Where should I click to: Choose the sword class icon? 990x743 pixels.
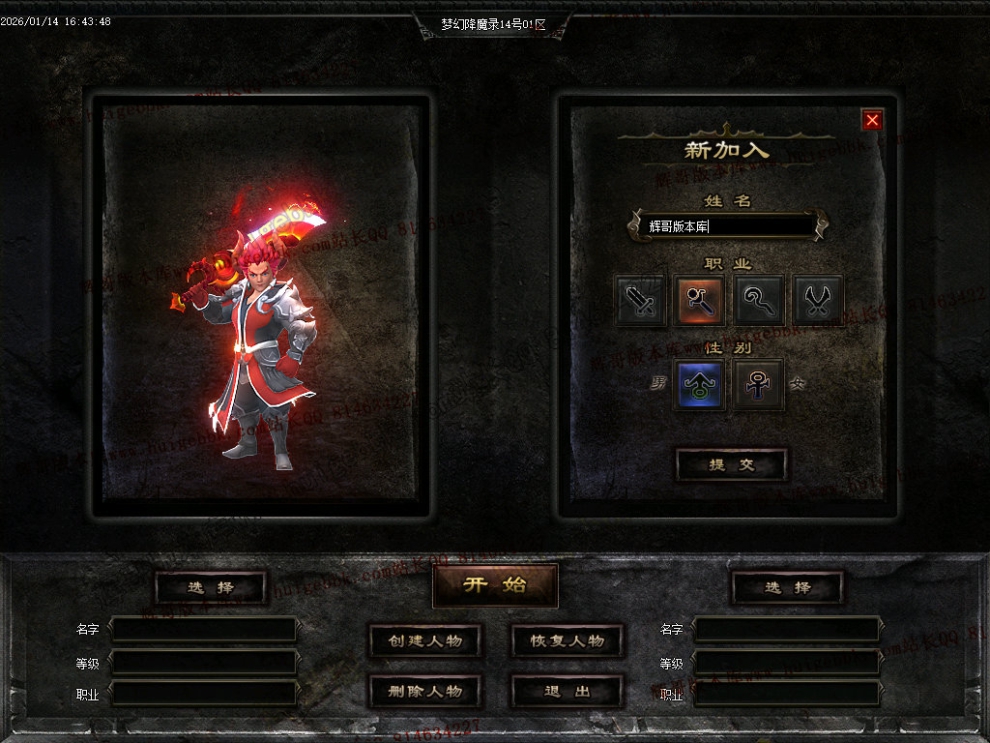pos(641,300)
